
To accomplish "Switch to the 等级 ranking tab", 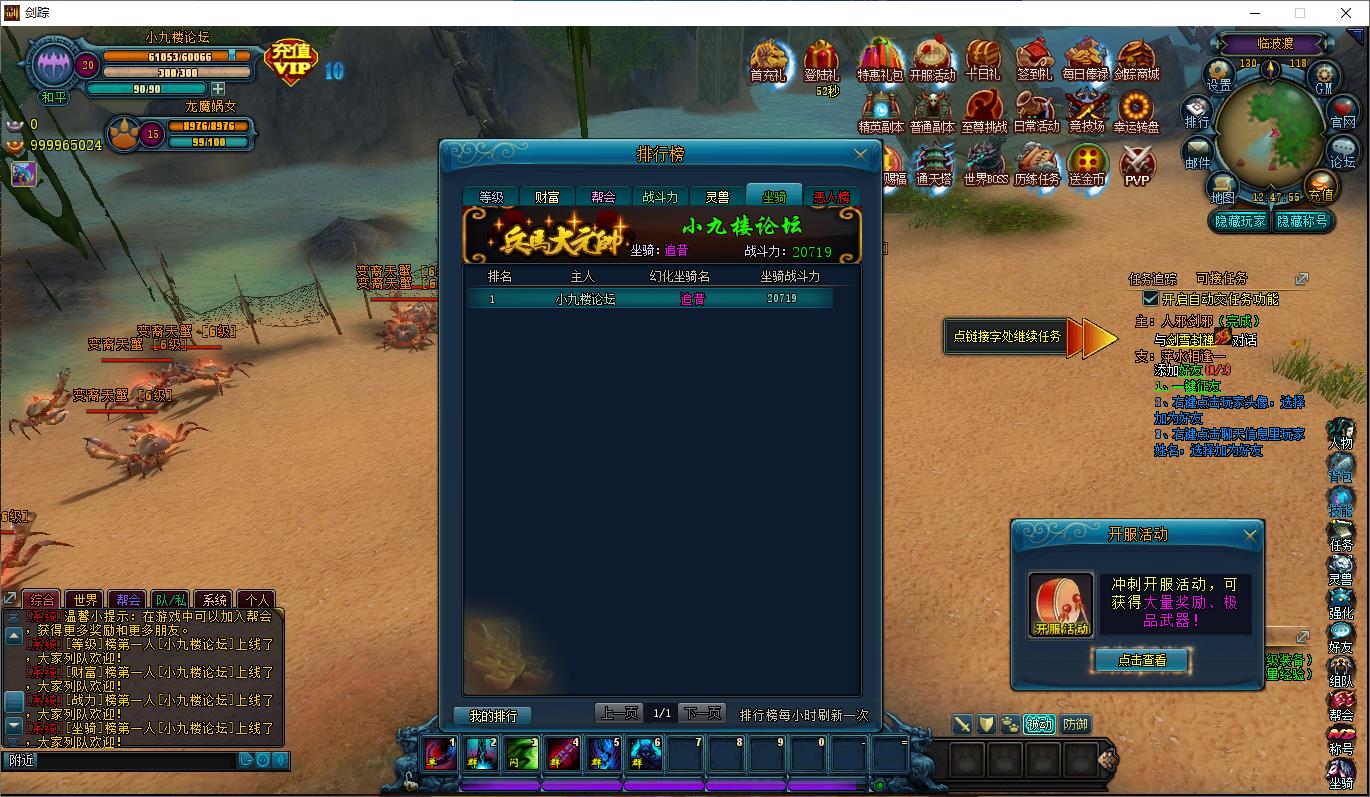I will (x=491, y=197).
